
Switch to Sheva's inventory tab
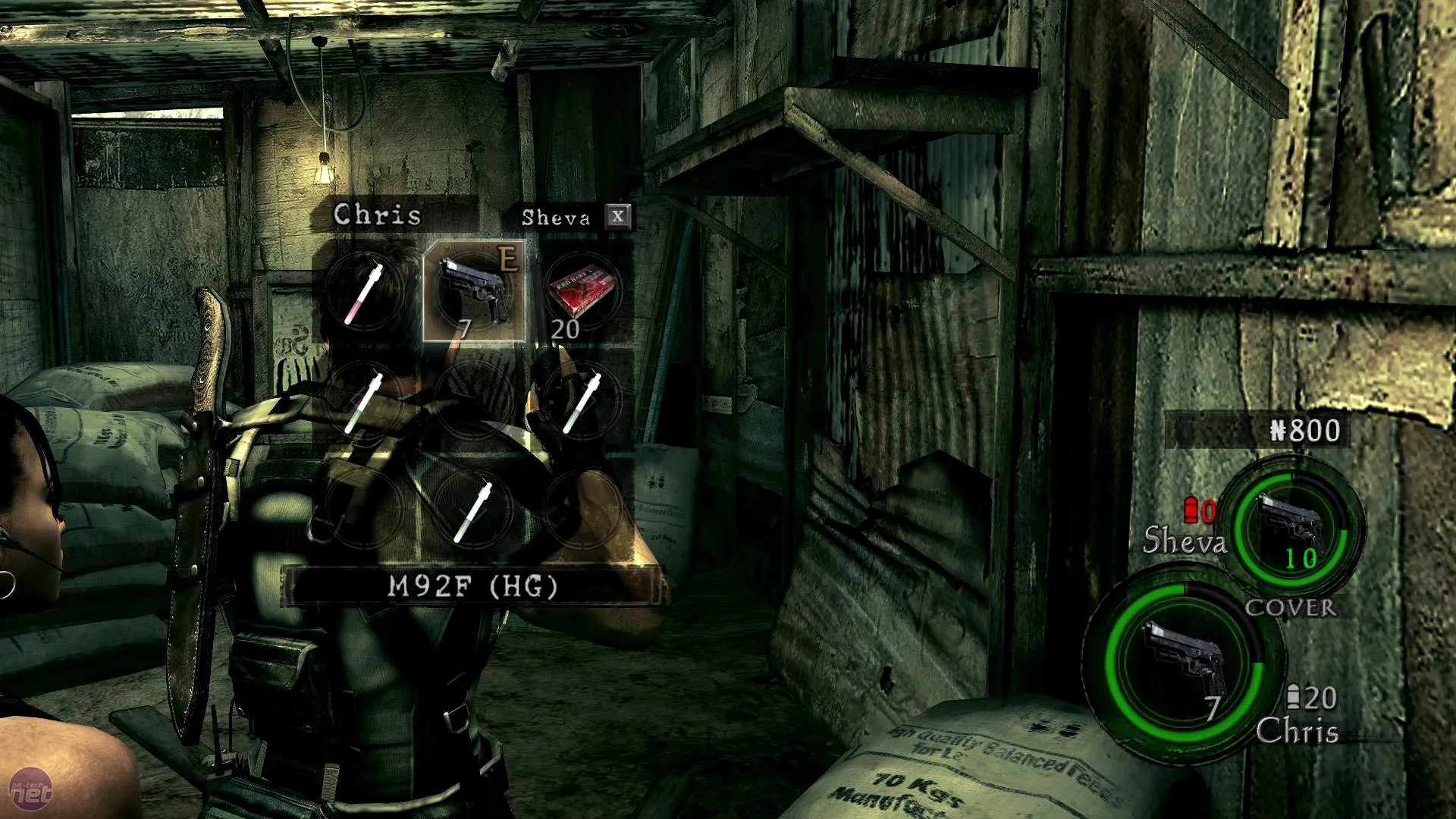click(x=556, y=218)
